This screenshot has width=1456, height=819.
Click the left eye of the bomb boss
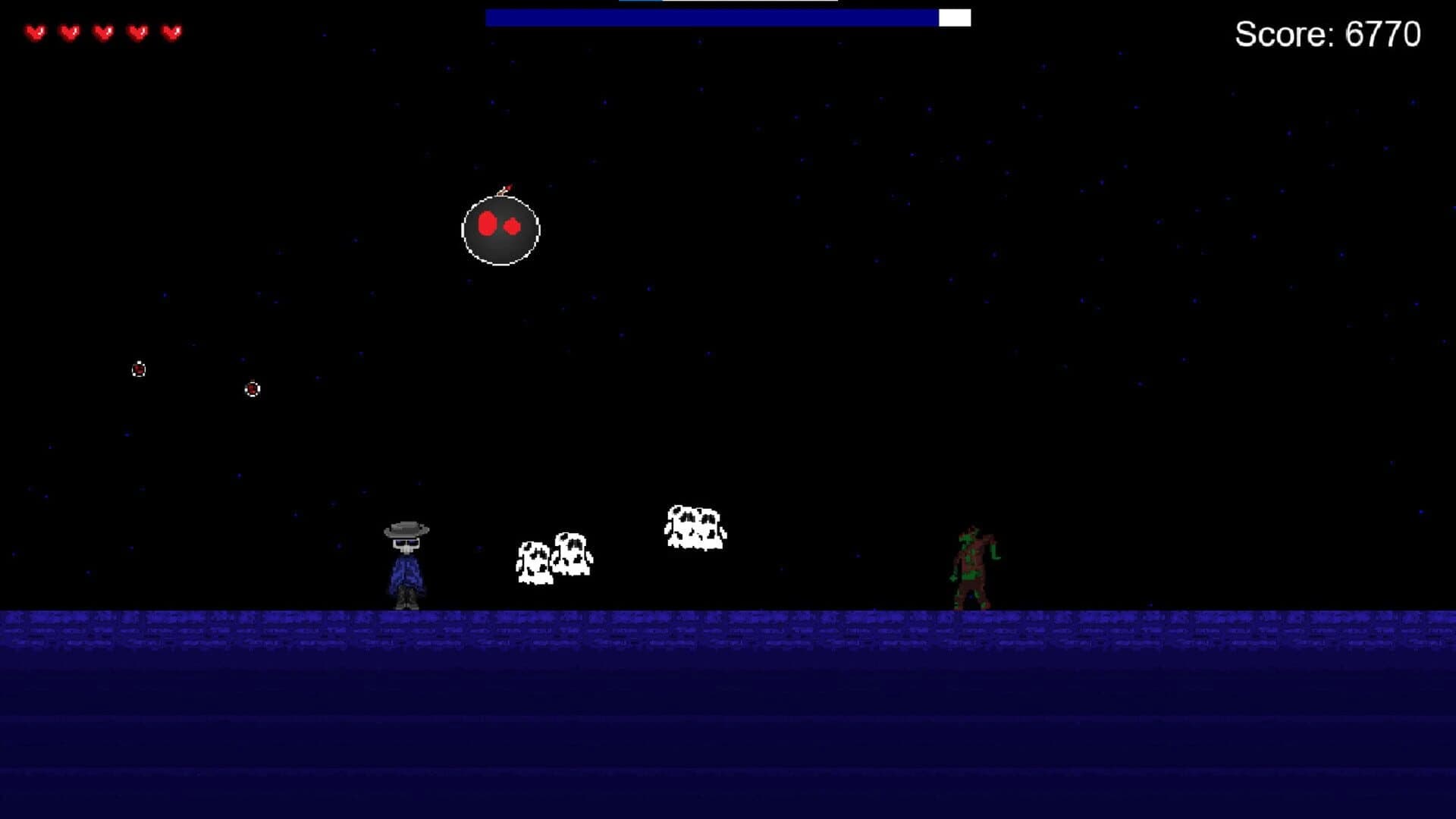click(485, 224)
